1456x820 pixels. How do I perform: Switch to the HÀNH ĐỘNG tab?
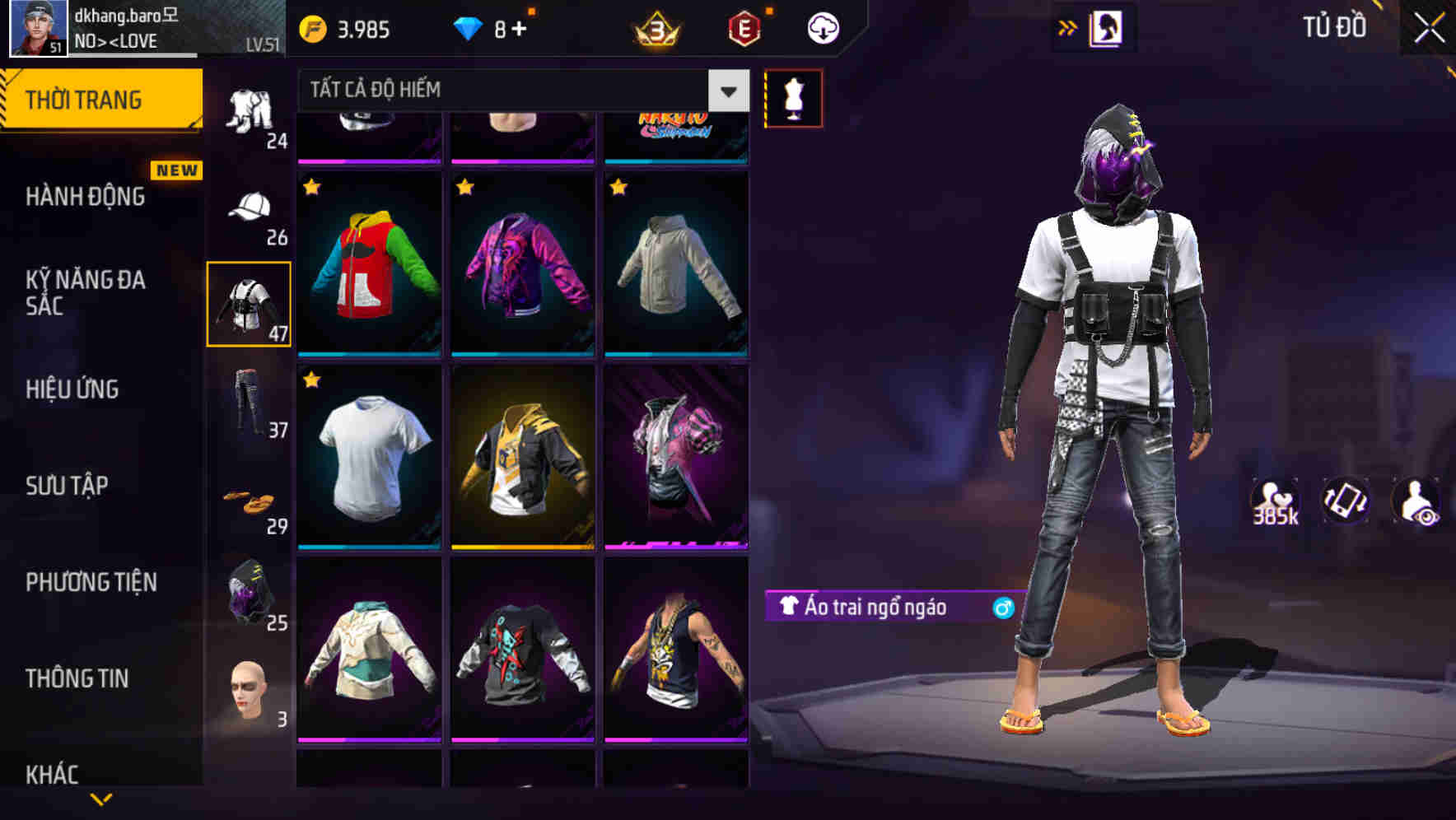point(86,197)
